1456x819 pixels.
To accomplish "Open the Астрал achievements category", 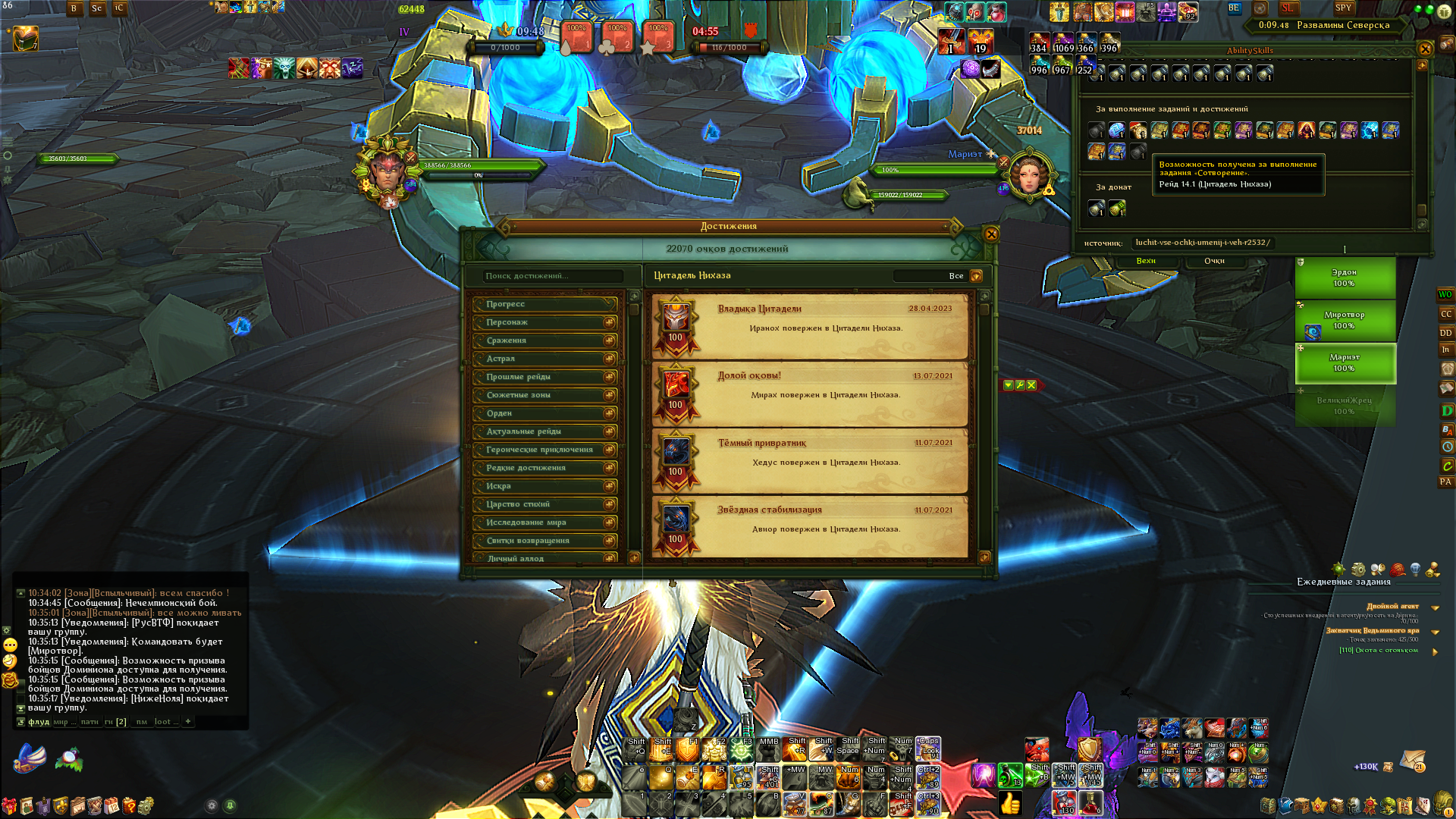I will pos(544,359).
